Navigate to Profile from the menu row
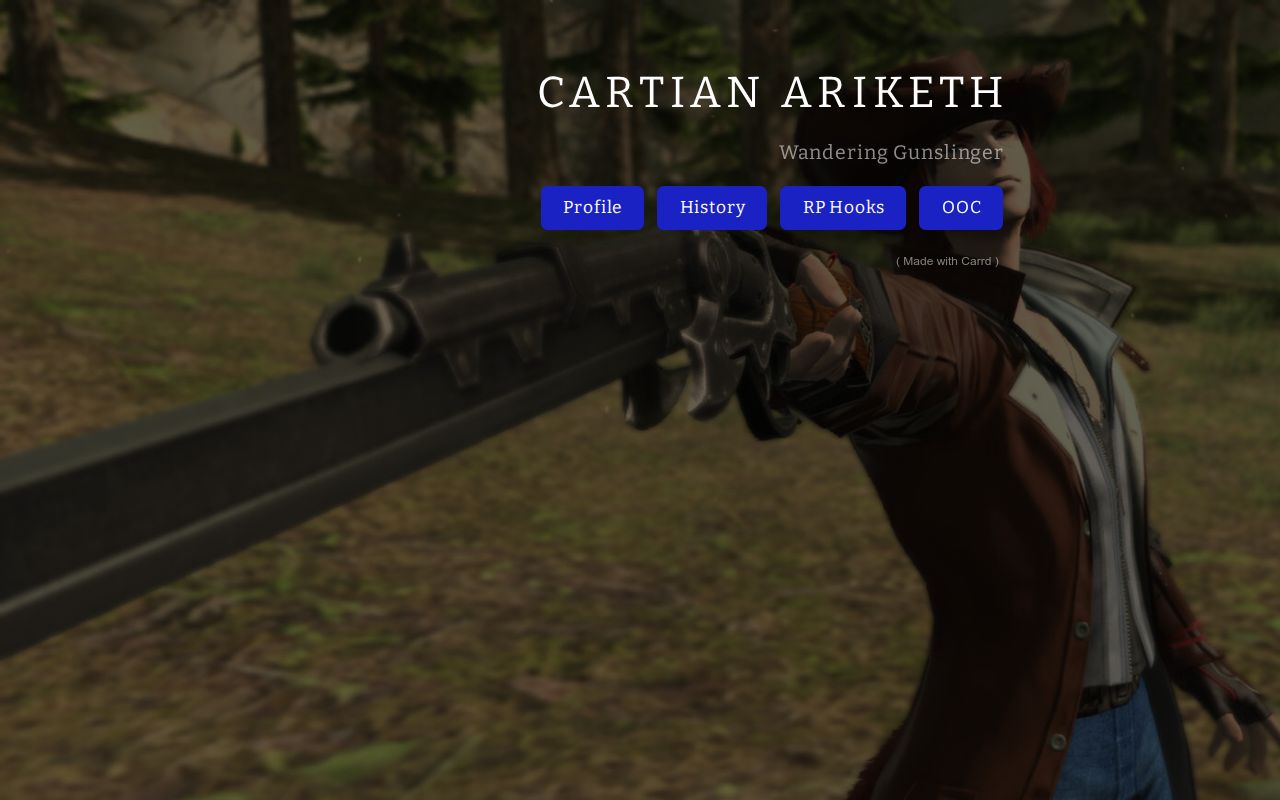This screenshot has height=800, width=1280. [x=592, y=208]
